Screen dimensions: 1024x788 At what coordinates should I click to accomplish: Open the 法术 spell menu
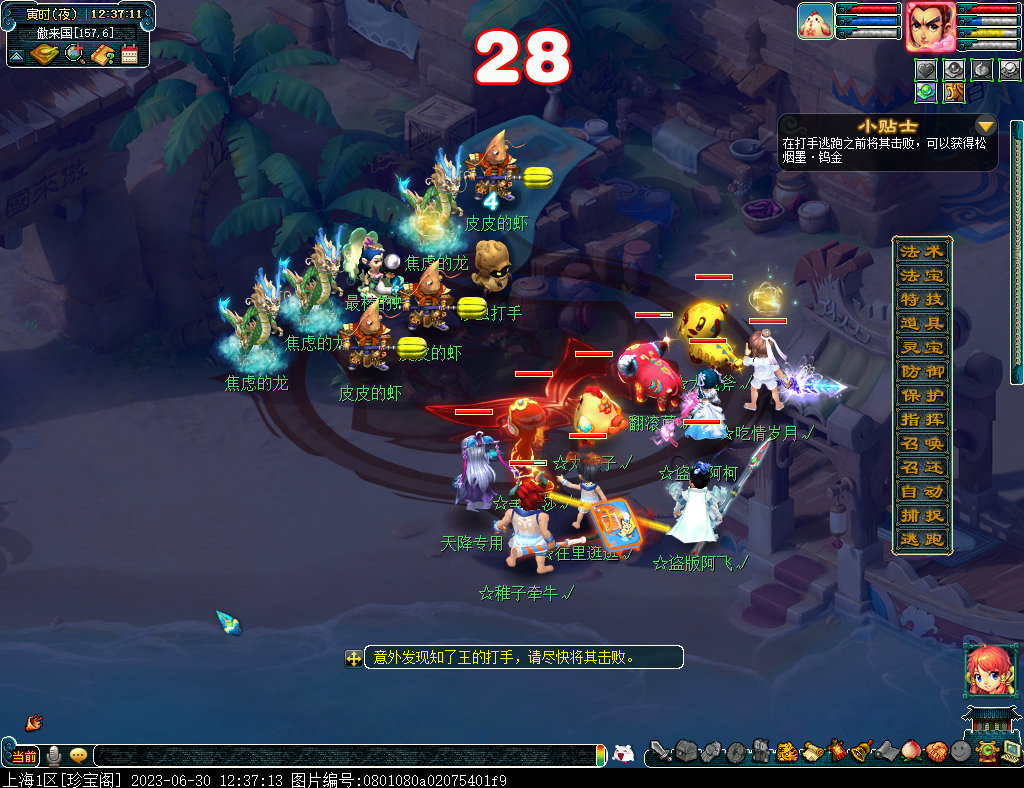click(921, 251)
